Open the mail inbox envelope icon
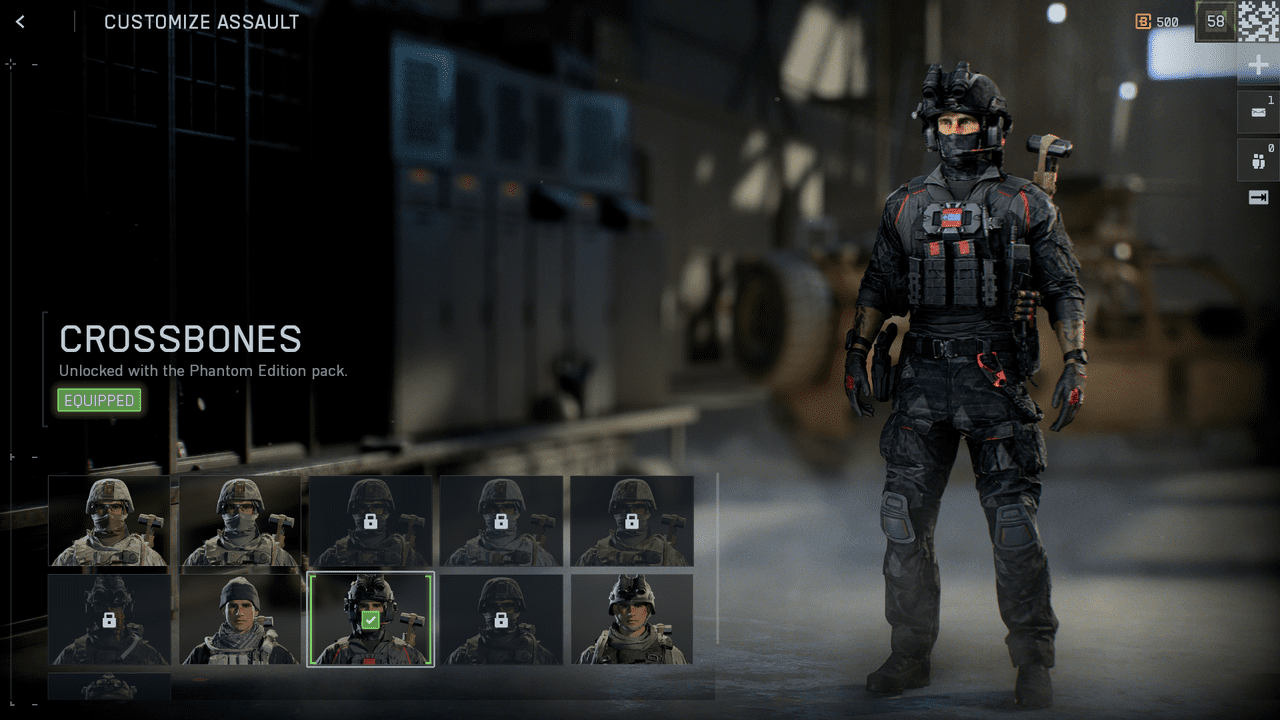 click(x=1259, y=111)
